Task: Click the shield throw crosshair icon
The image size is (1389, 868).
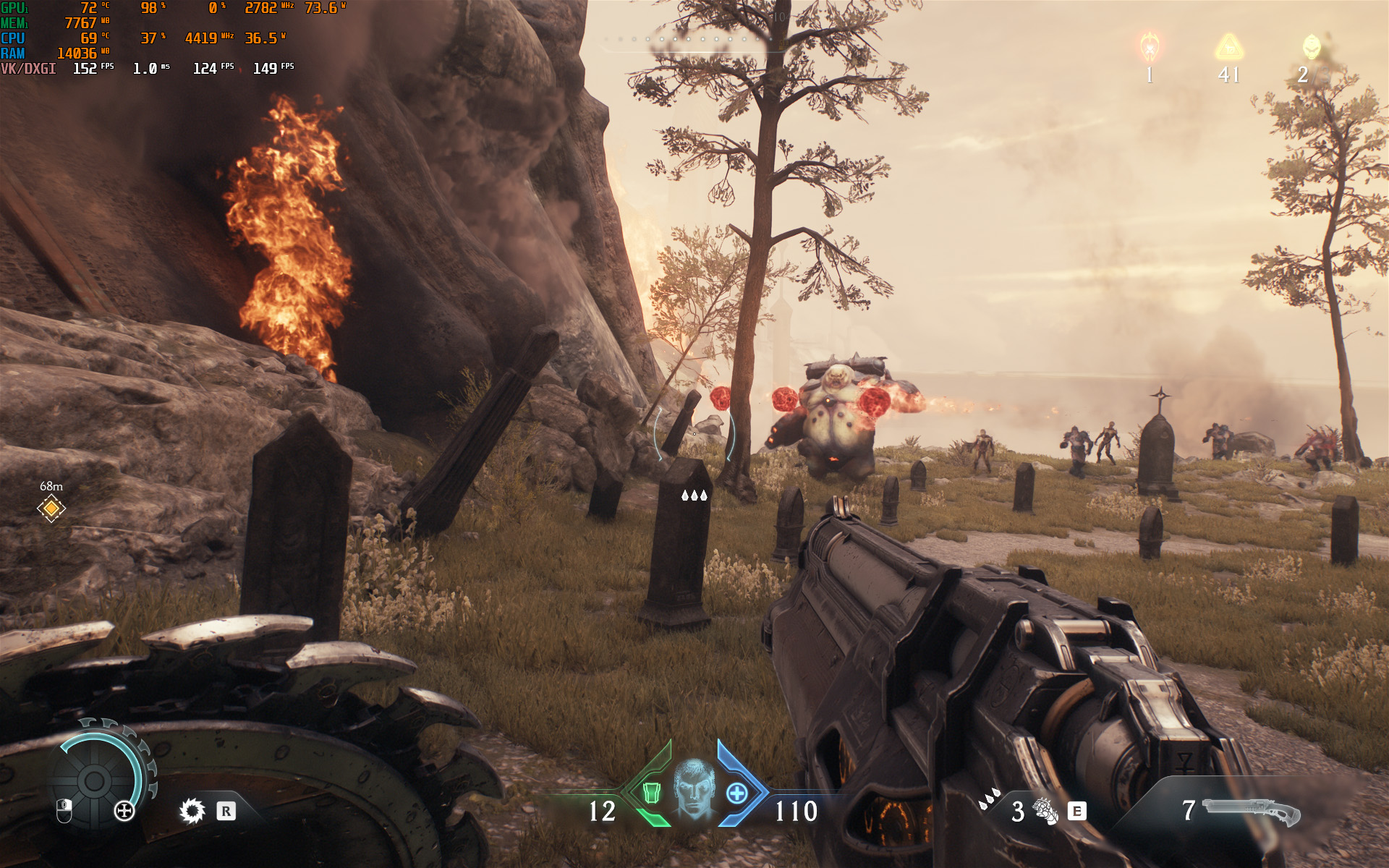Action: (124, 811)
